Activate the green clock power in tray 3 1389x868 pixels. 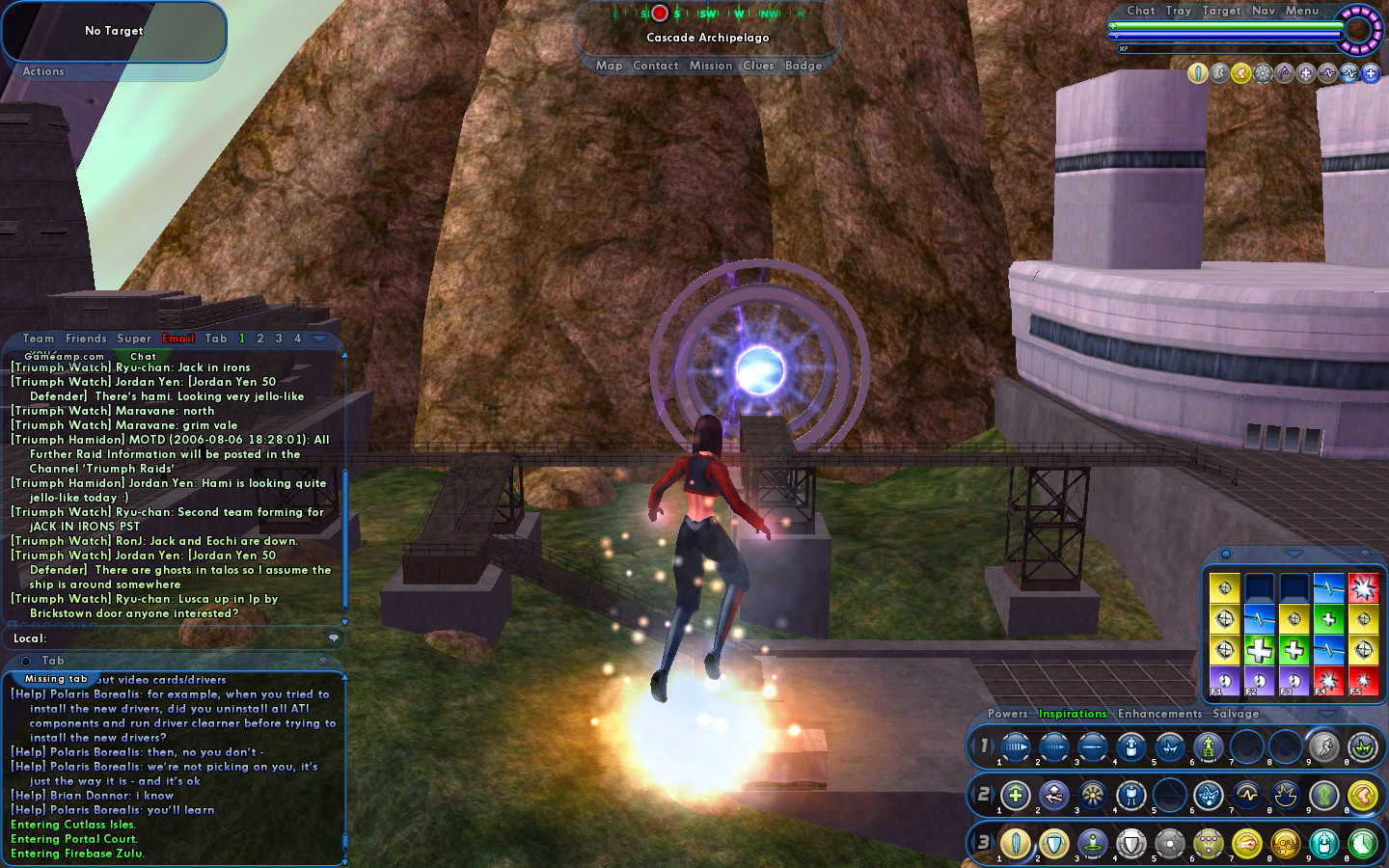(x=1362, y=844)
